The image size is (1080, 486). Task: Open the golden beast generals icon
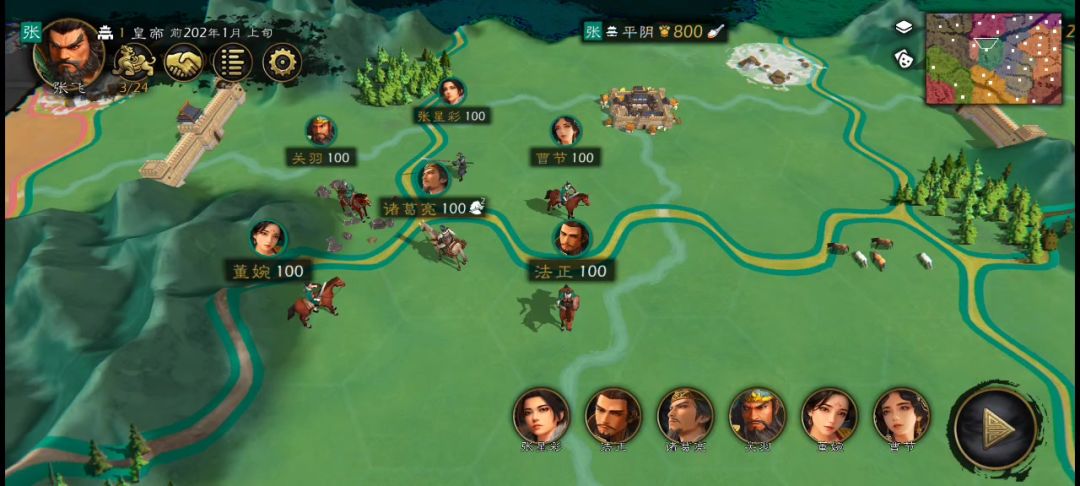tap(132, 63)
